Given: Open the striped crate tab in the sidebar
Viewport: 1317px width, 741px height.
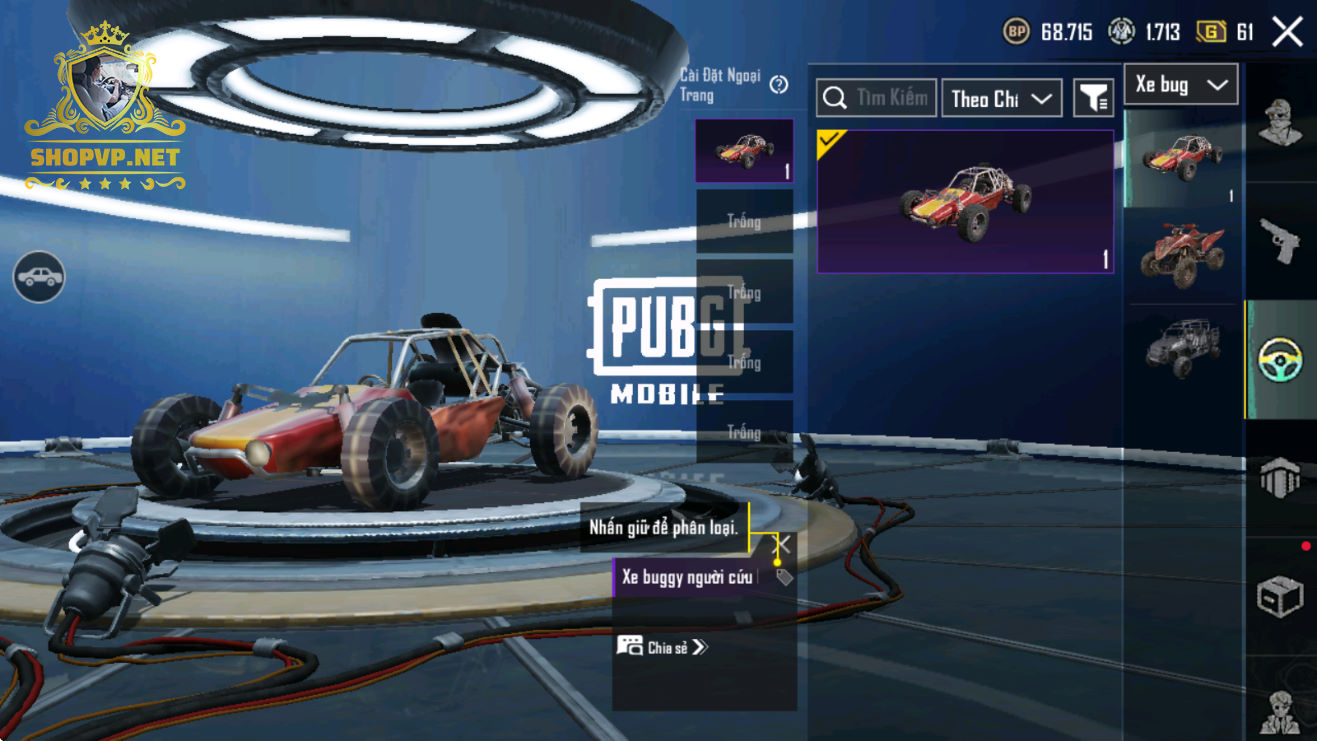Looking at the screenshot, I should [1280, 478].
